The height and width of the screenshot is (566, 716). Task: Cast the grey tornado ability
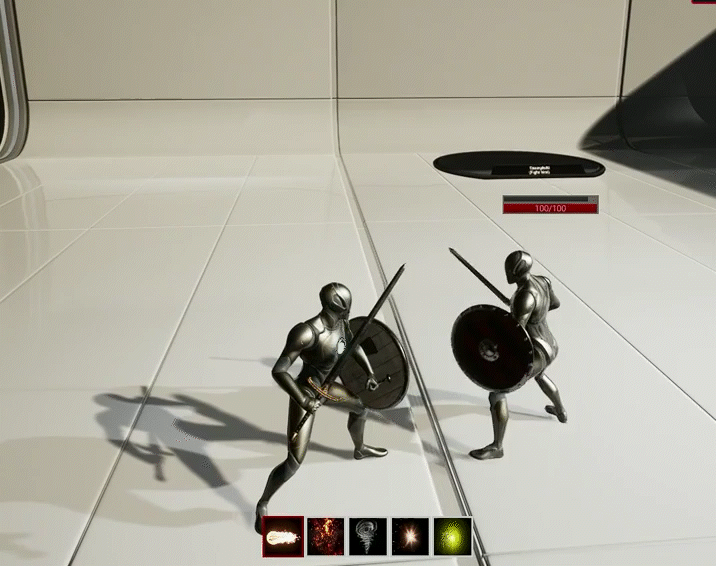coord(367,537)
